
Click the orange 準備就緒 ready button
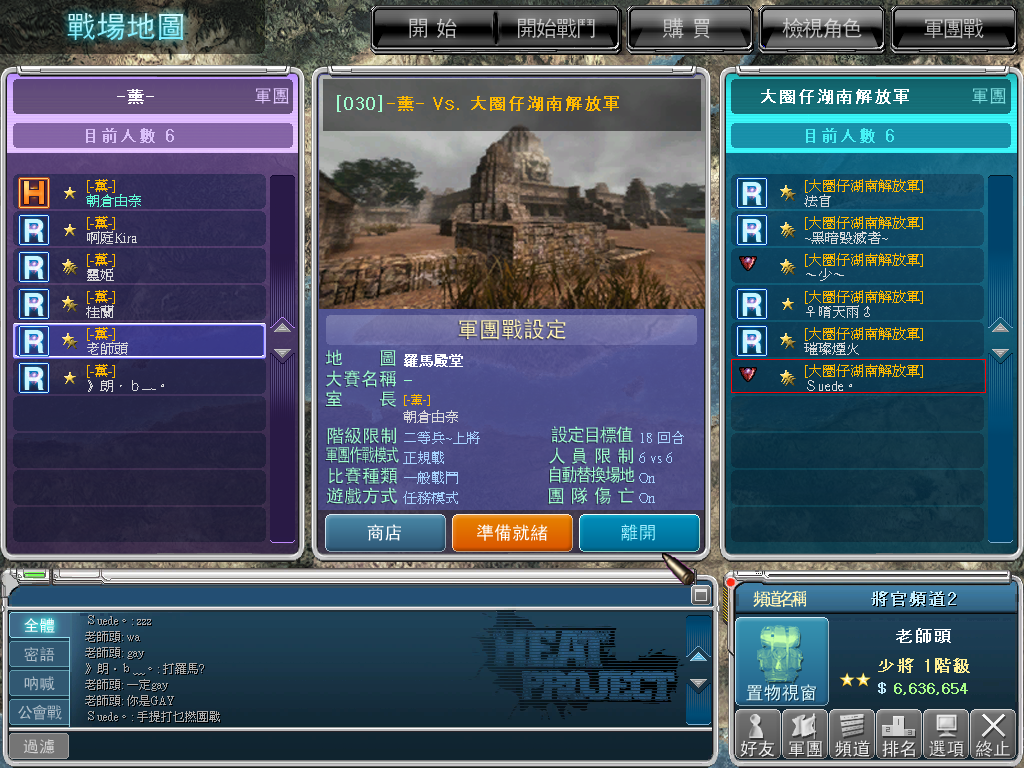(512, 533)
